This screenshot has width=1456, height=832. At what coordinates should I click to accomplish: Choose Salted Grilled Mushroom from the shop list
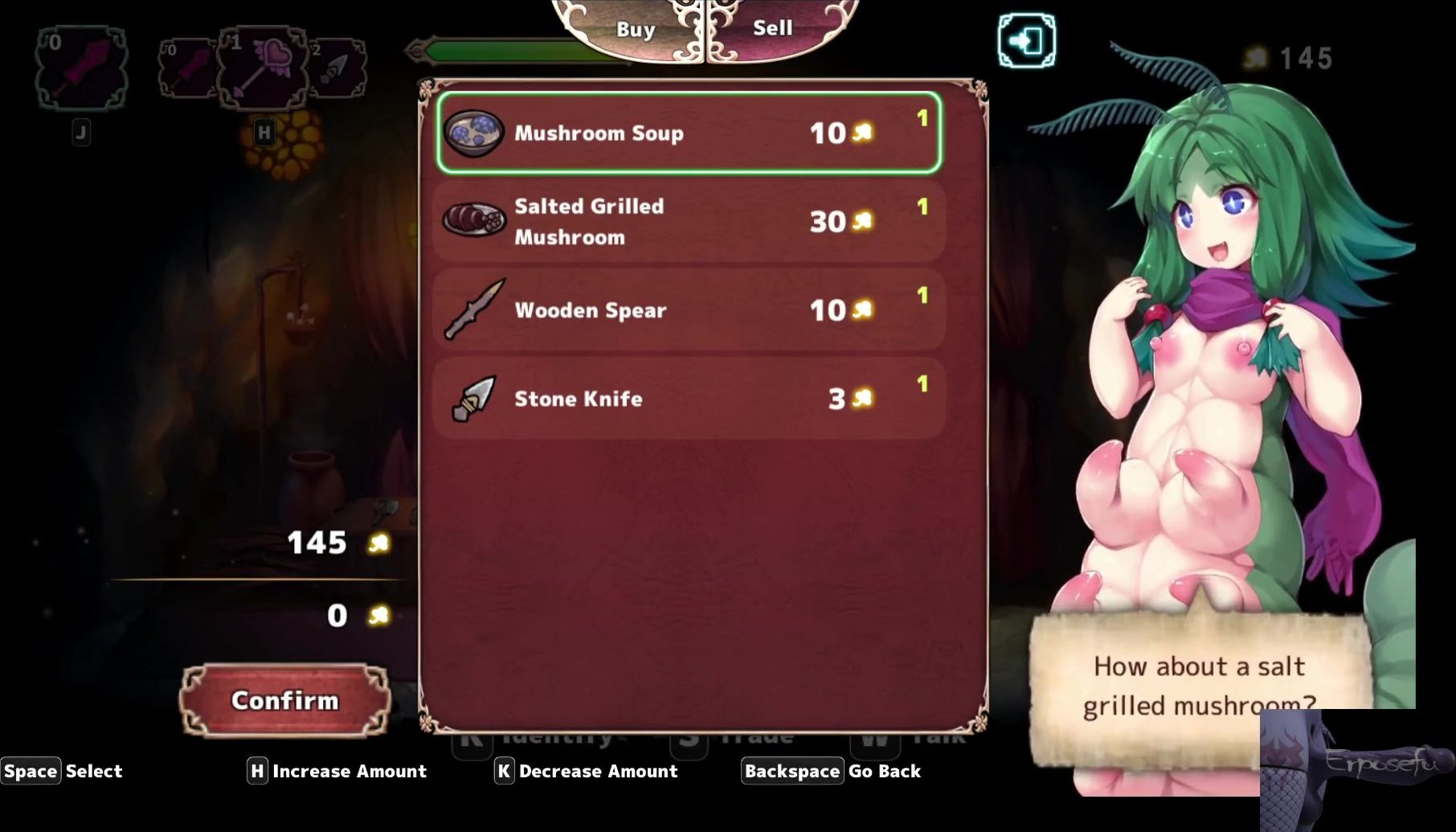click(689, 221)
